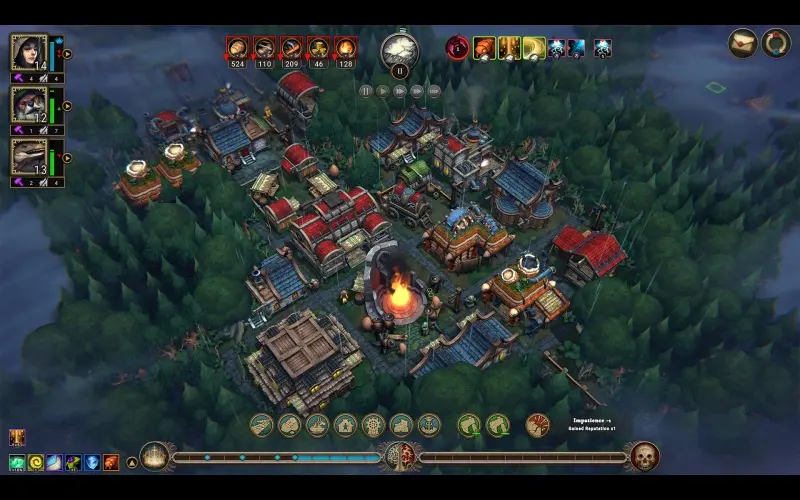Open the wood resource icon
The width and height of the screenshot is (800, 500).
click(238, 47)
